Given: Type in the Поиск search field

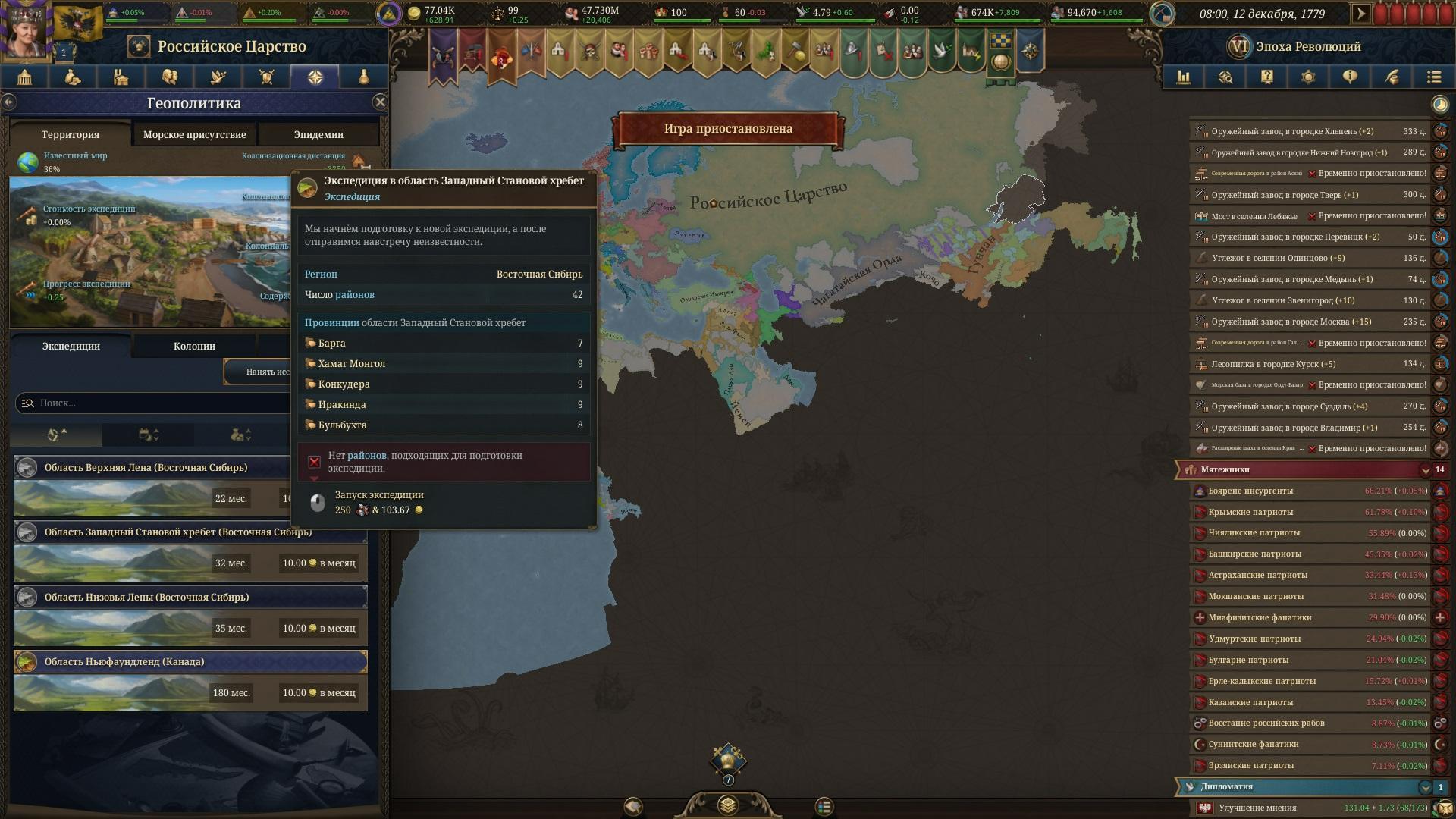Looking at the screenshot, I should point(152,403).
